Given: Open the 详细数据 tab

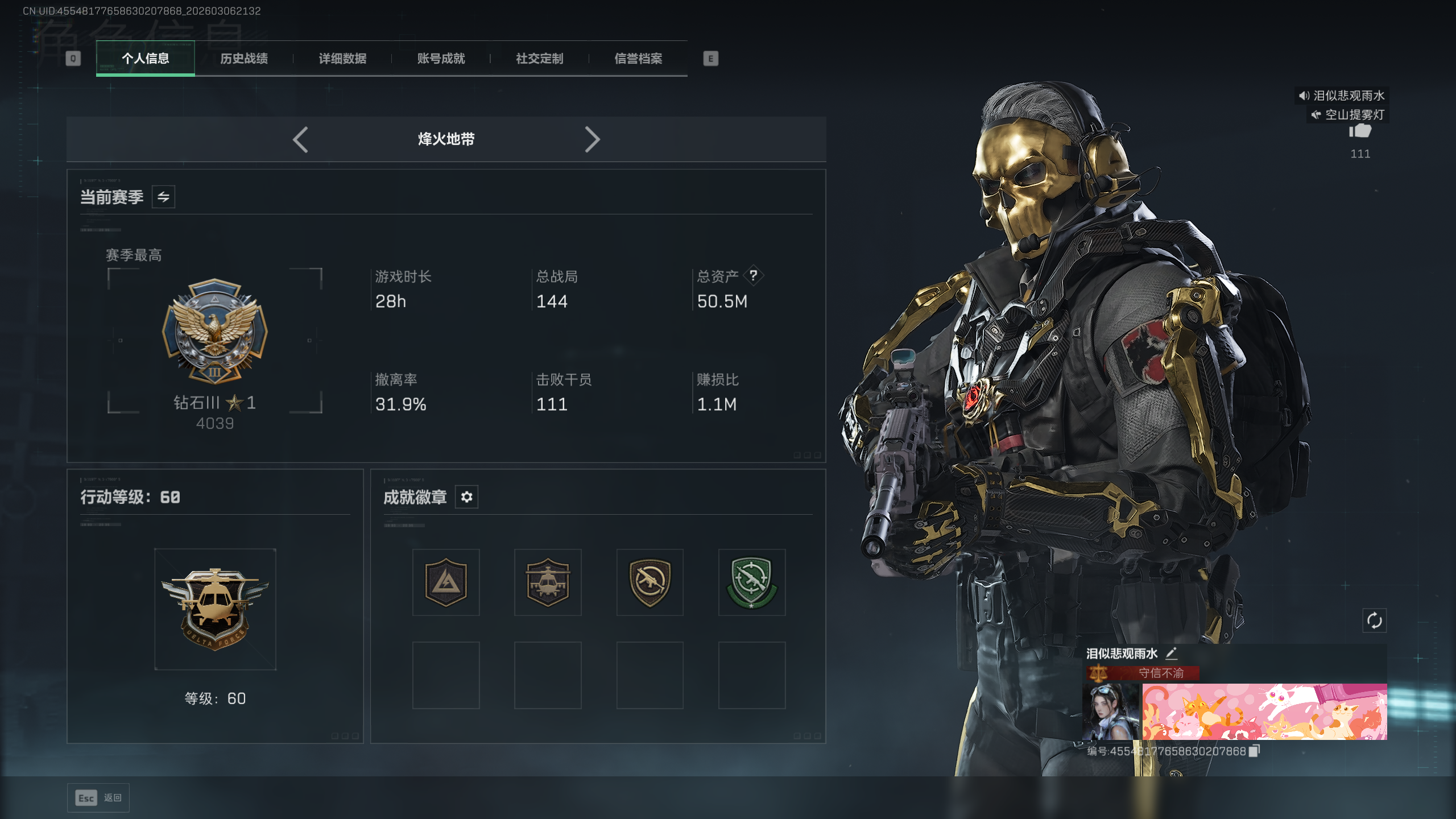Looking at the screenshot, I should coord(342,59).
